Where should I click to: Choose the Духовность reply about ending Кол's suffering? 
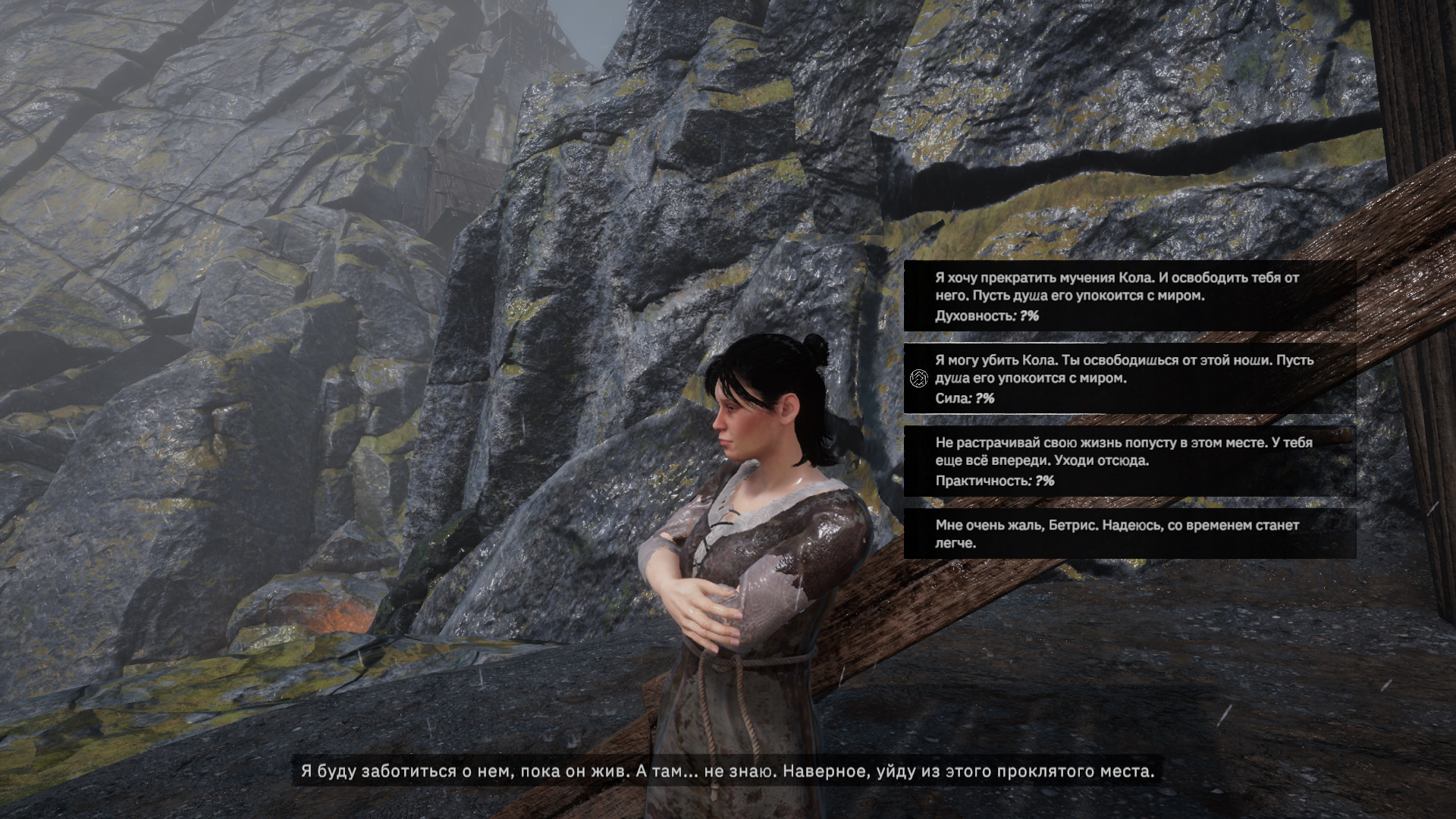coord(1128,296)
